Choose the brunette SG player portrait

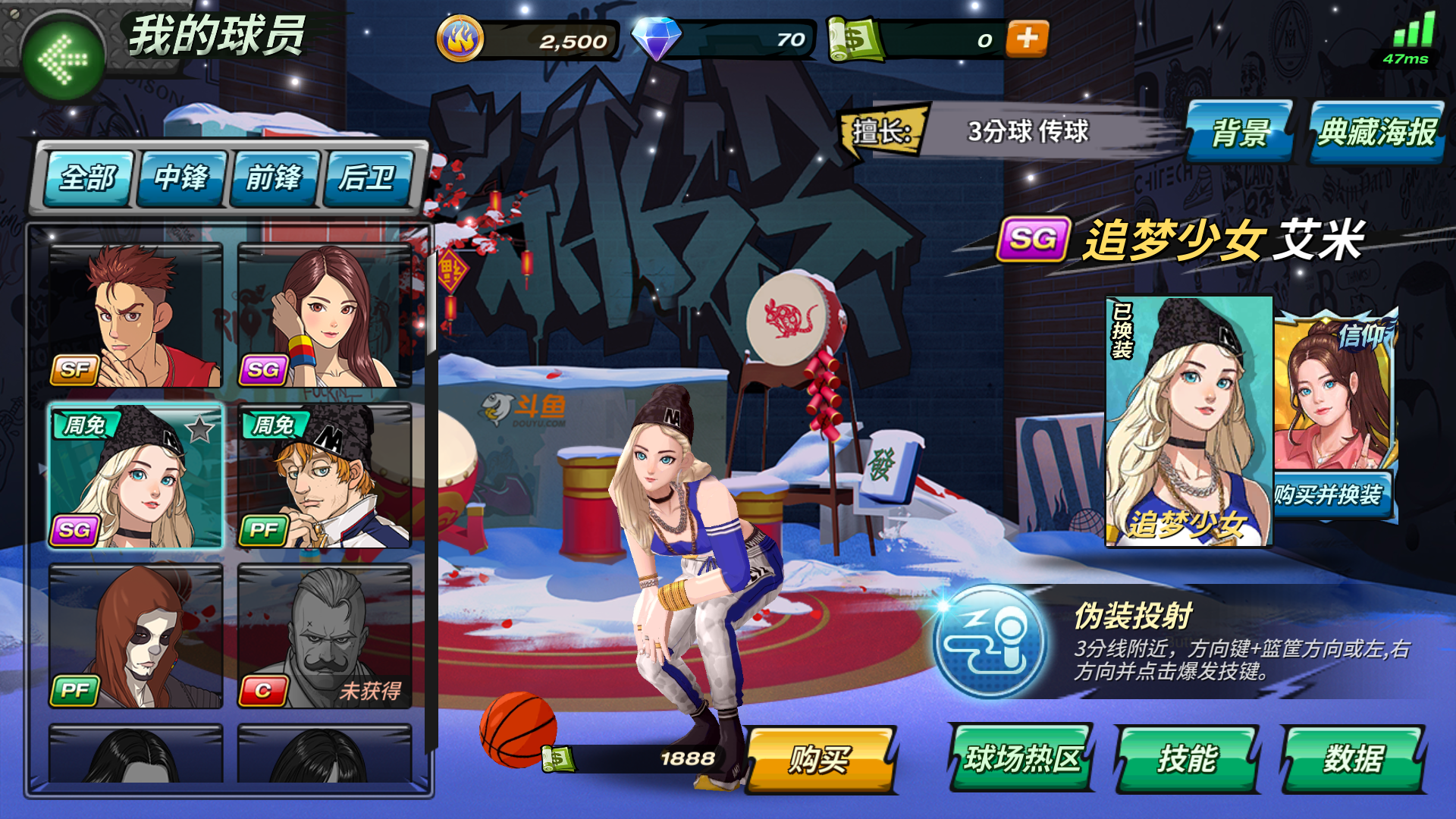(325, 315)
